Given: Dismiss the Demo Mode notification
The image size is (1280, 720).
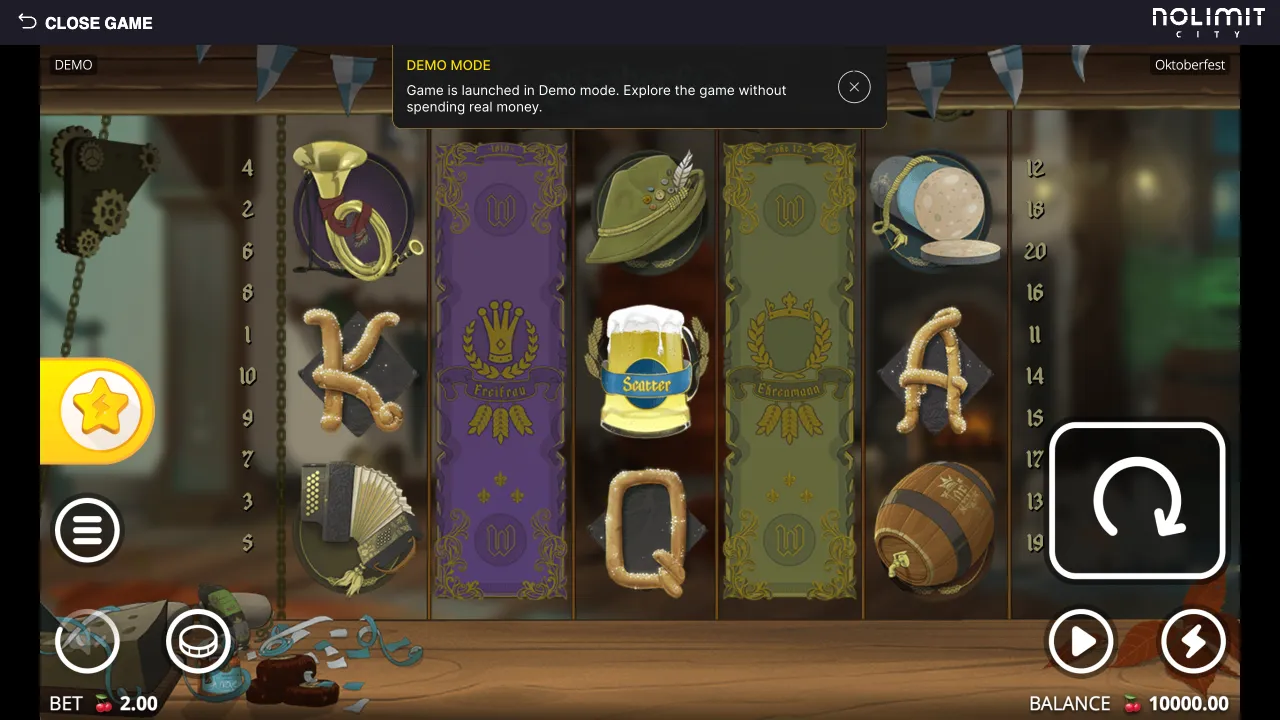Looking at the screenshot, I should pos(854,87).
